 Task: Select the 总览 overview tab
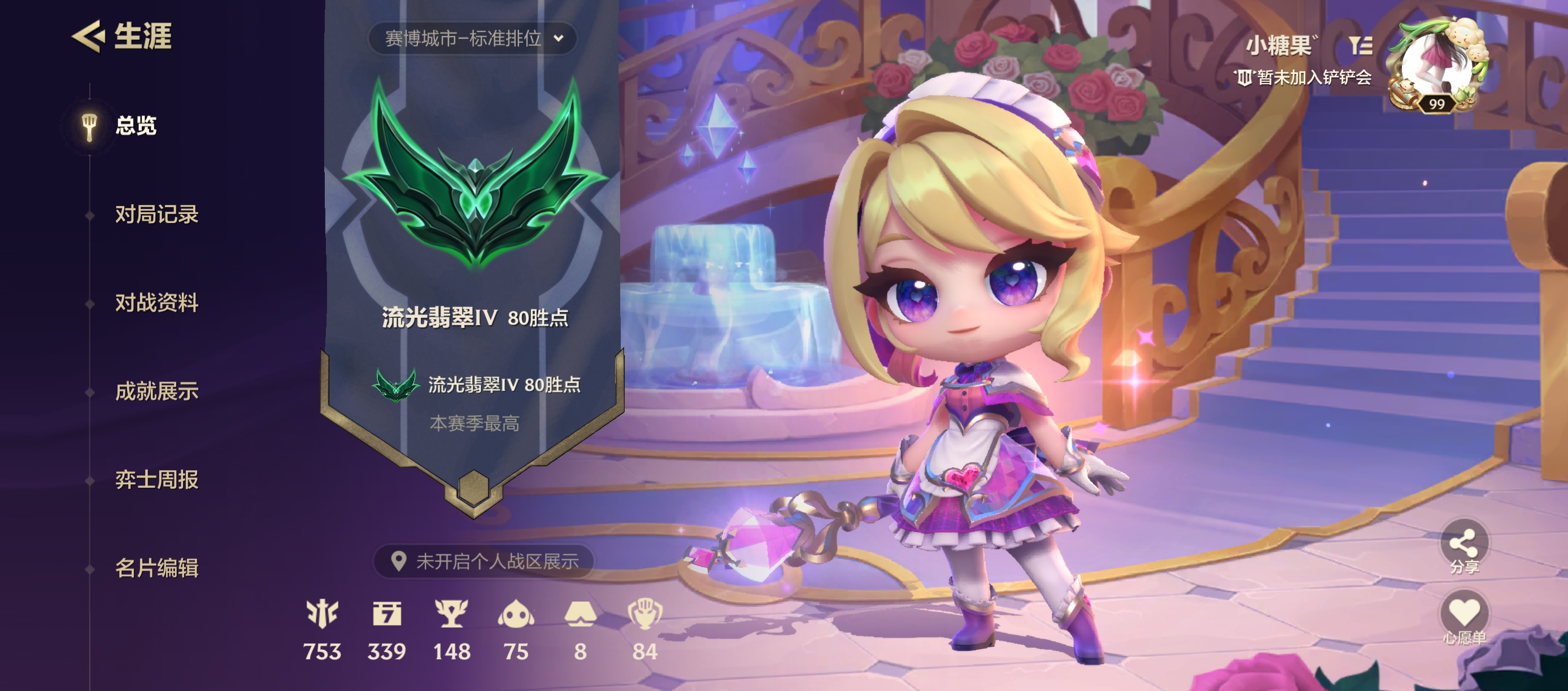[135, 126]
